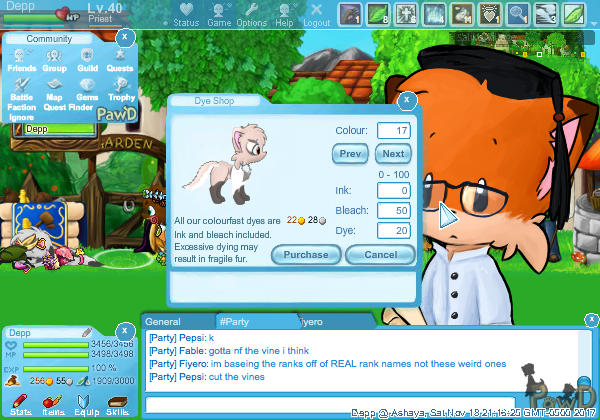The width and height of the screenshot is (600, 420).
Task: Purchase the selected dye colour
Action: coord(306,254)
